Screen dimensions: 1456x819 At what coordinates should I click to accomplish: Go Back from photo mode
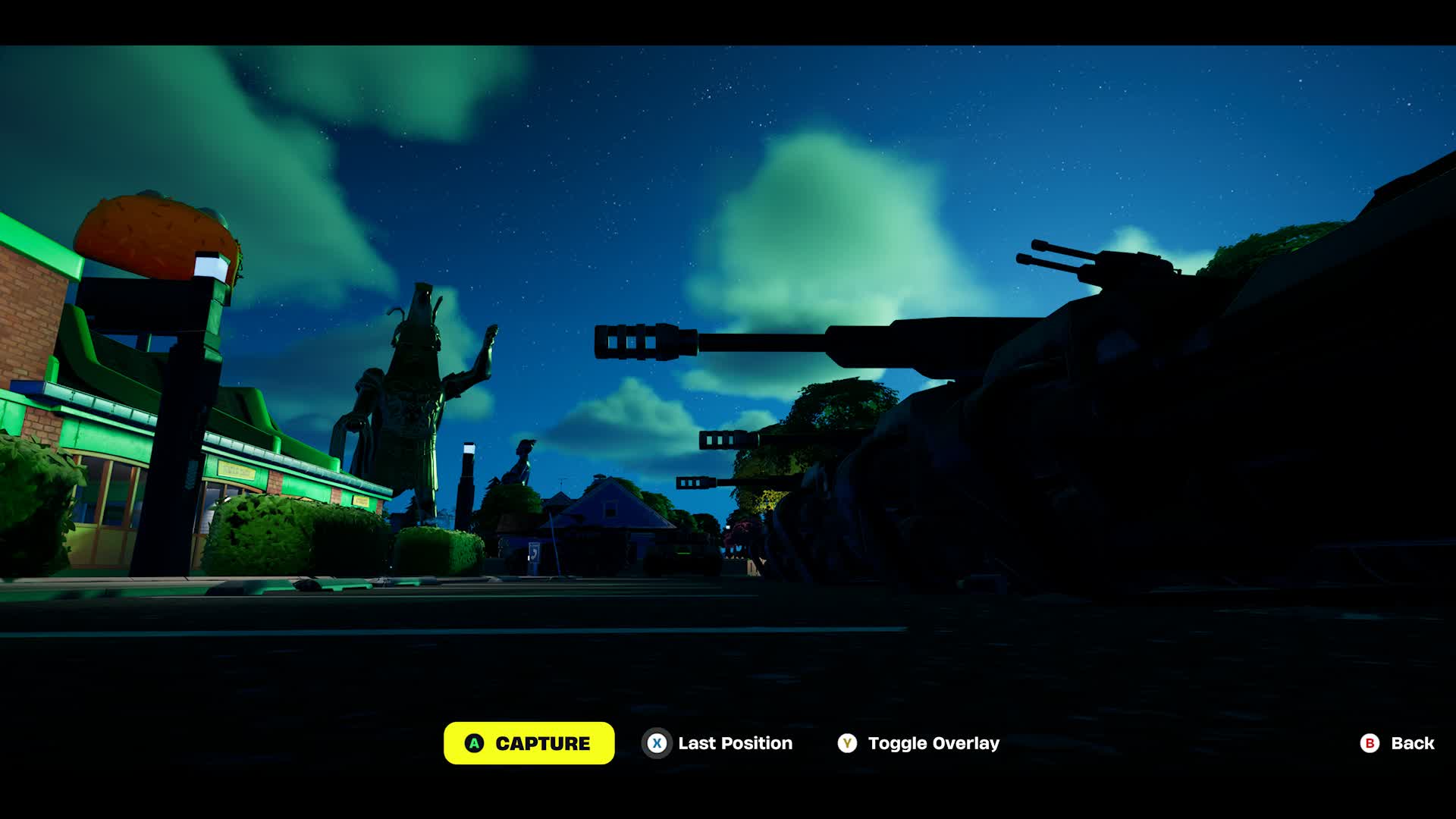pyautogui.click(x=1397, y=743)
